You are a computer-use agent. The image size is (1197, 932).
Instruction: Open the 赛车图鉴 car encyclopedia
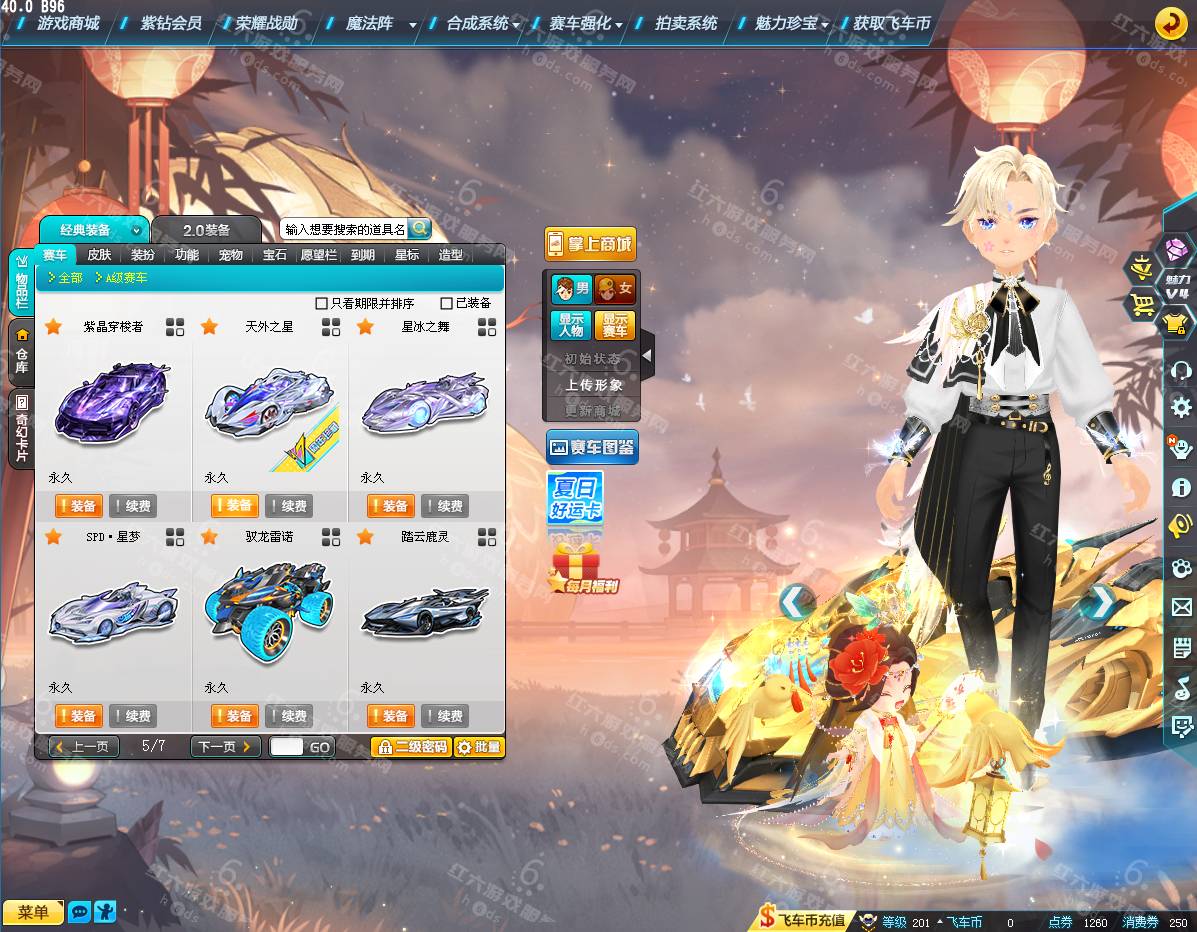tap(591, 446)
